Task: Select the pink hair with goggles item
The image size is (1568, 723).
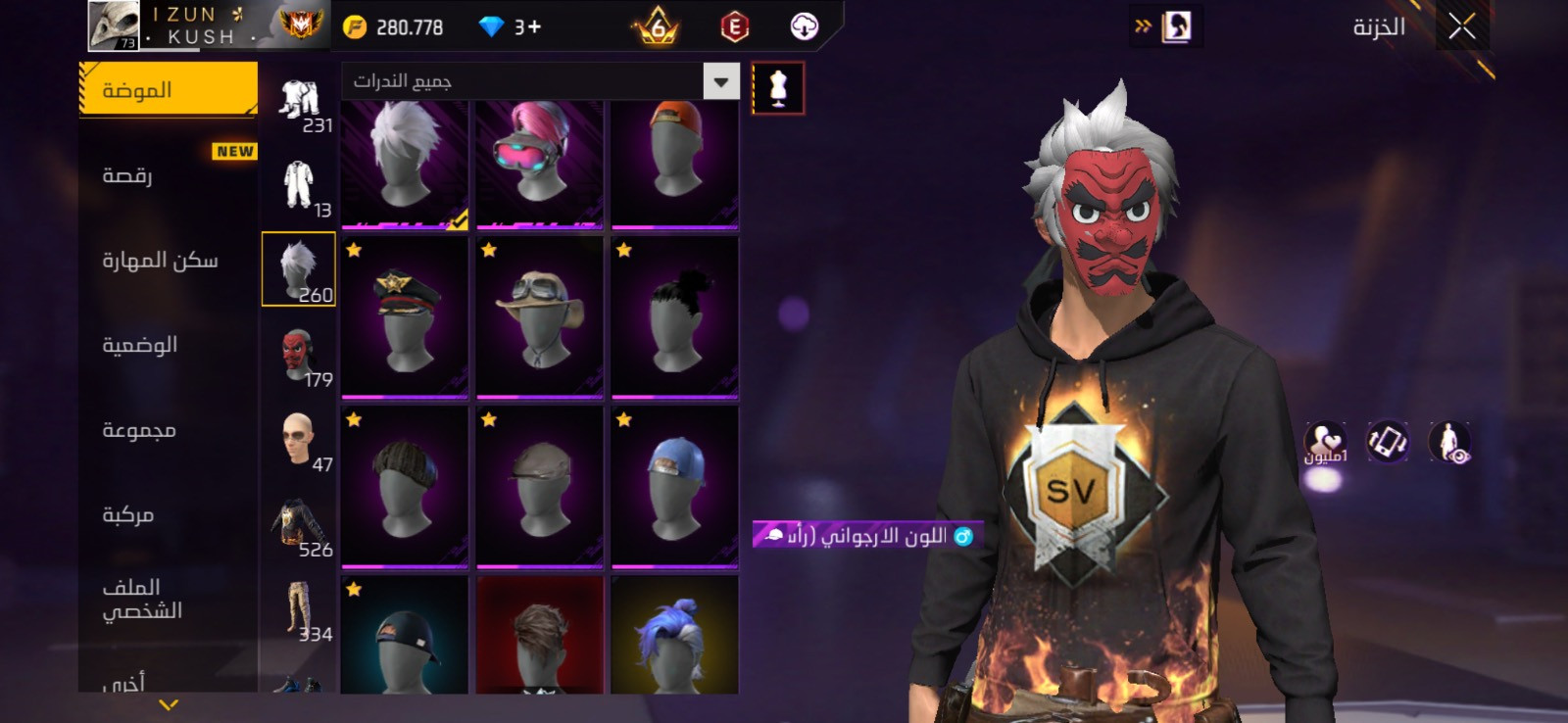Action: 540,162
